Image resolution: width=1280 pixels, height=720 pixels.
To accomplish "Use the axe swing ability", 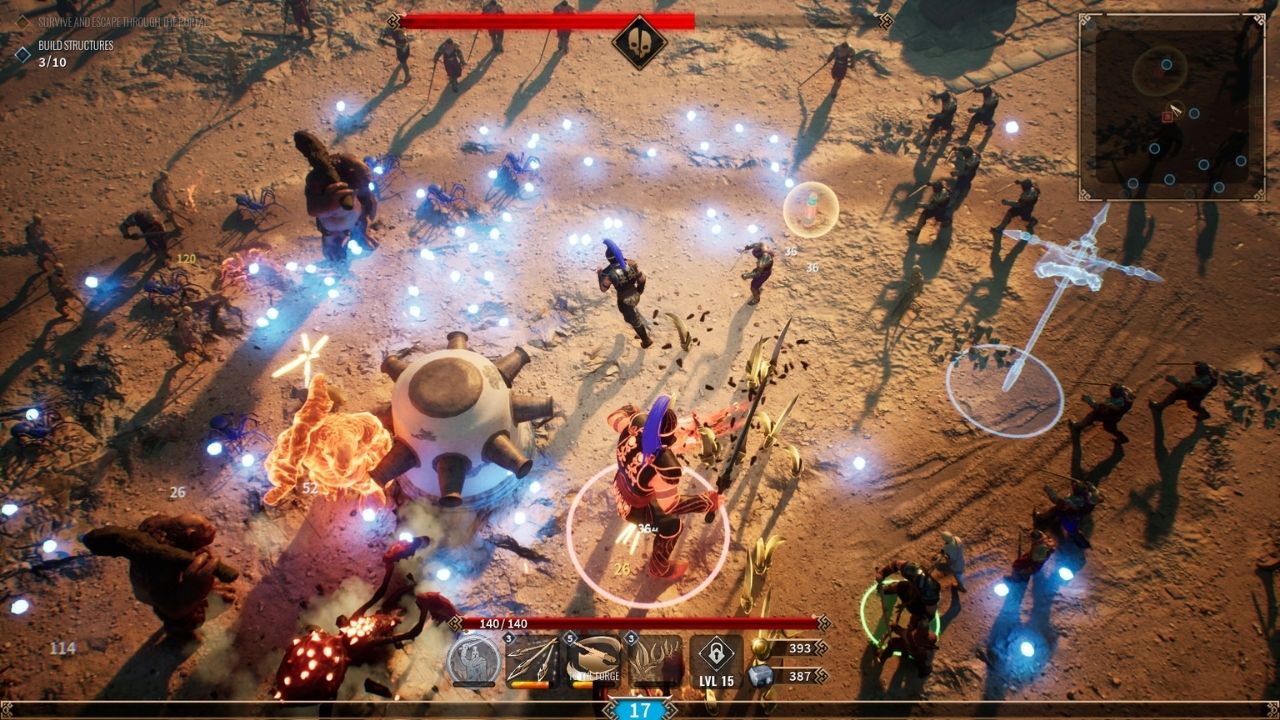I will click(x=593, y=660).
